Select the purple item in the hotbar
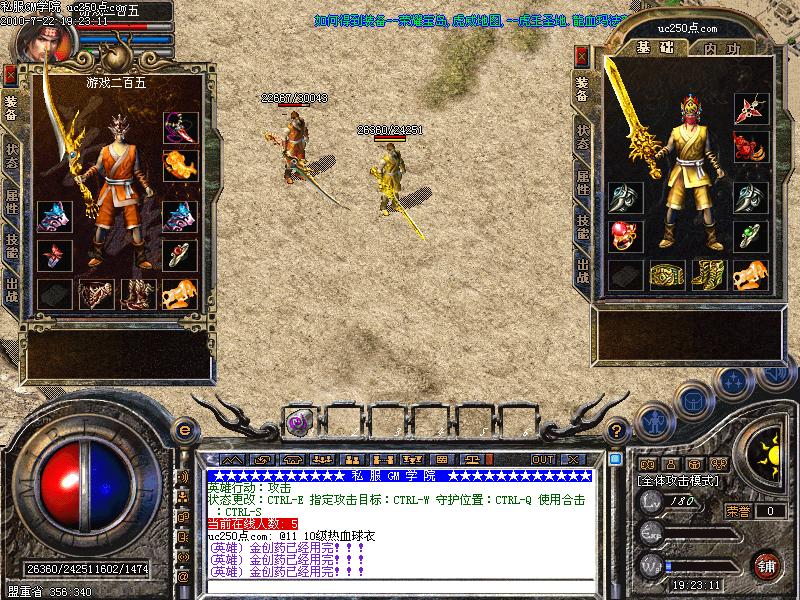Image resolution: width=800 pixels, height=600 pixels. (298, 423)
